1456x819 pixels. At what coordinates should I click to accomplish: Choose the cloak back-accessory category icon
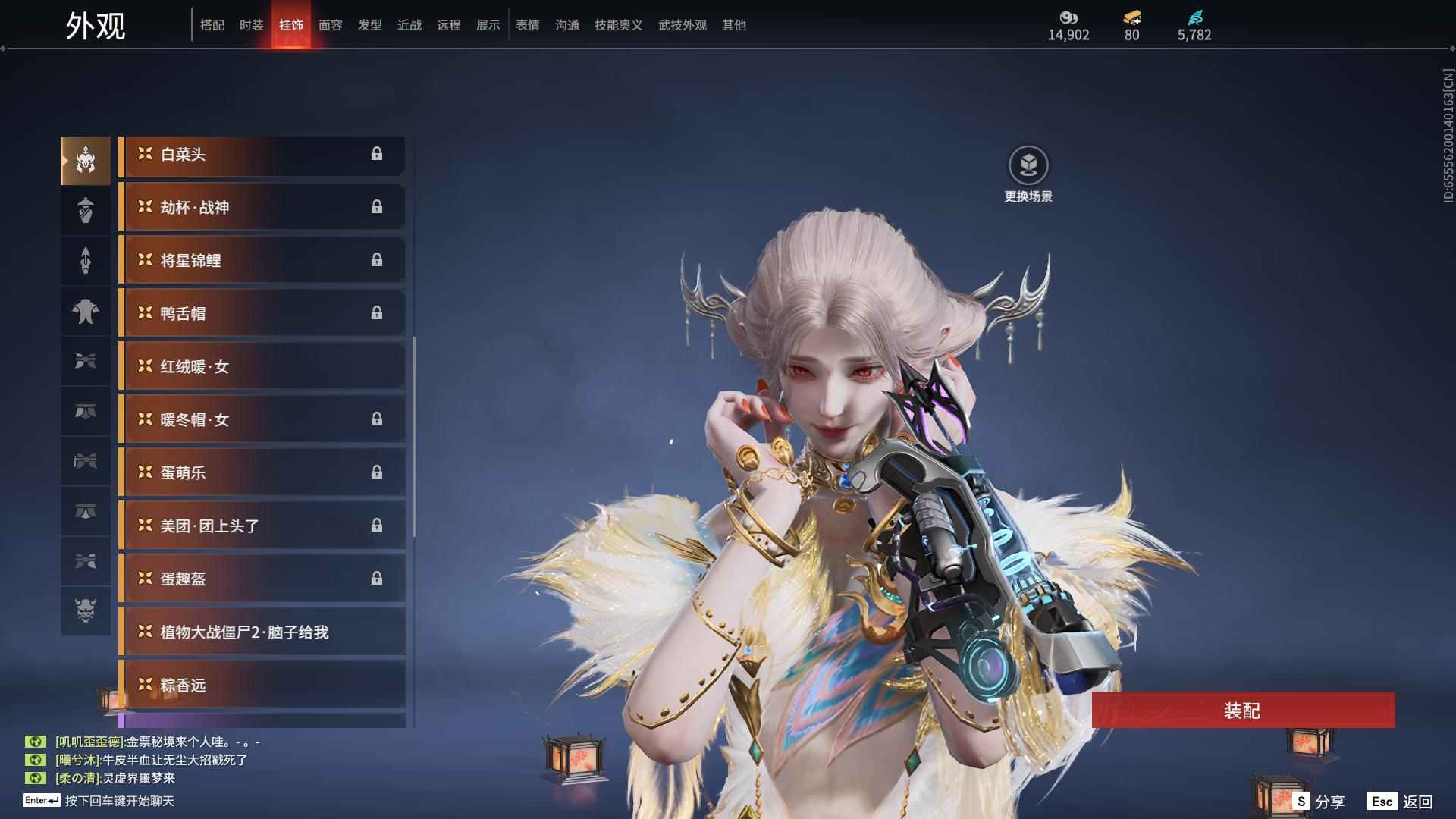point(86,311)
